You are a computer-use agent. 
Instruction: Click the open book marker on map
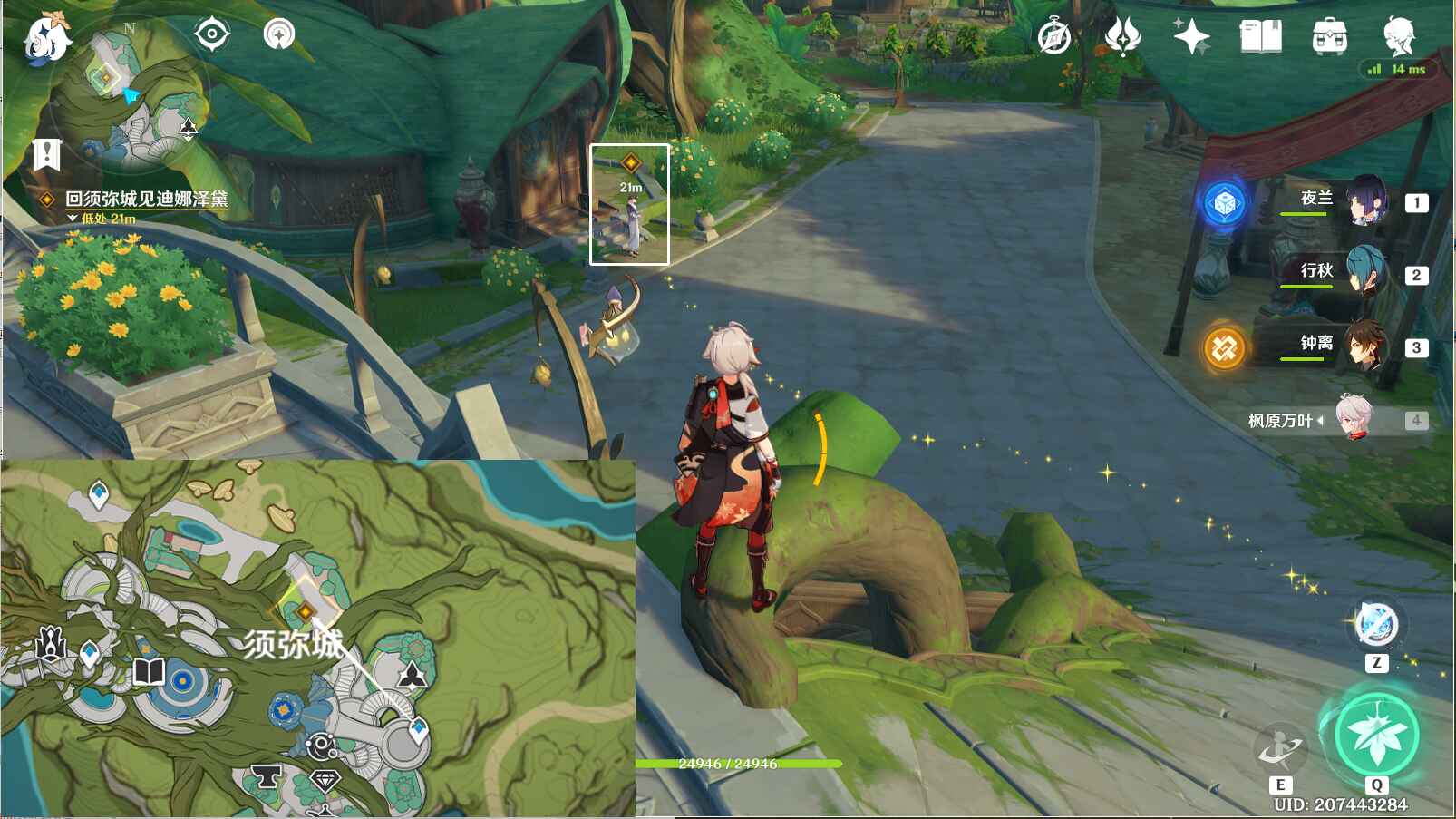(x=149, y=672)
